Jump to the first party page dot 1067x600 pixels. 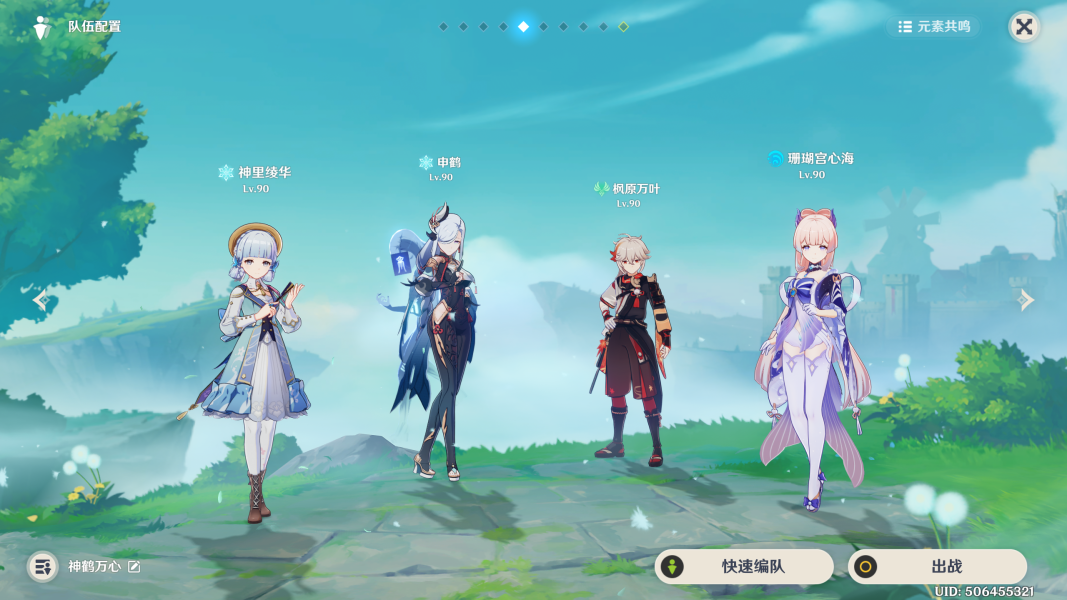443,27
